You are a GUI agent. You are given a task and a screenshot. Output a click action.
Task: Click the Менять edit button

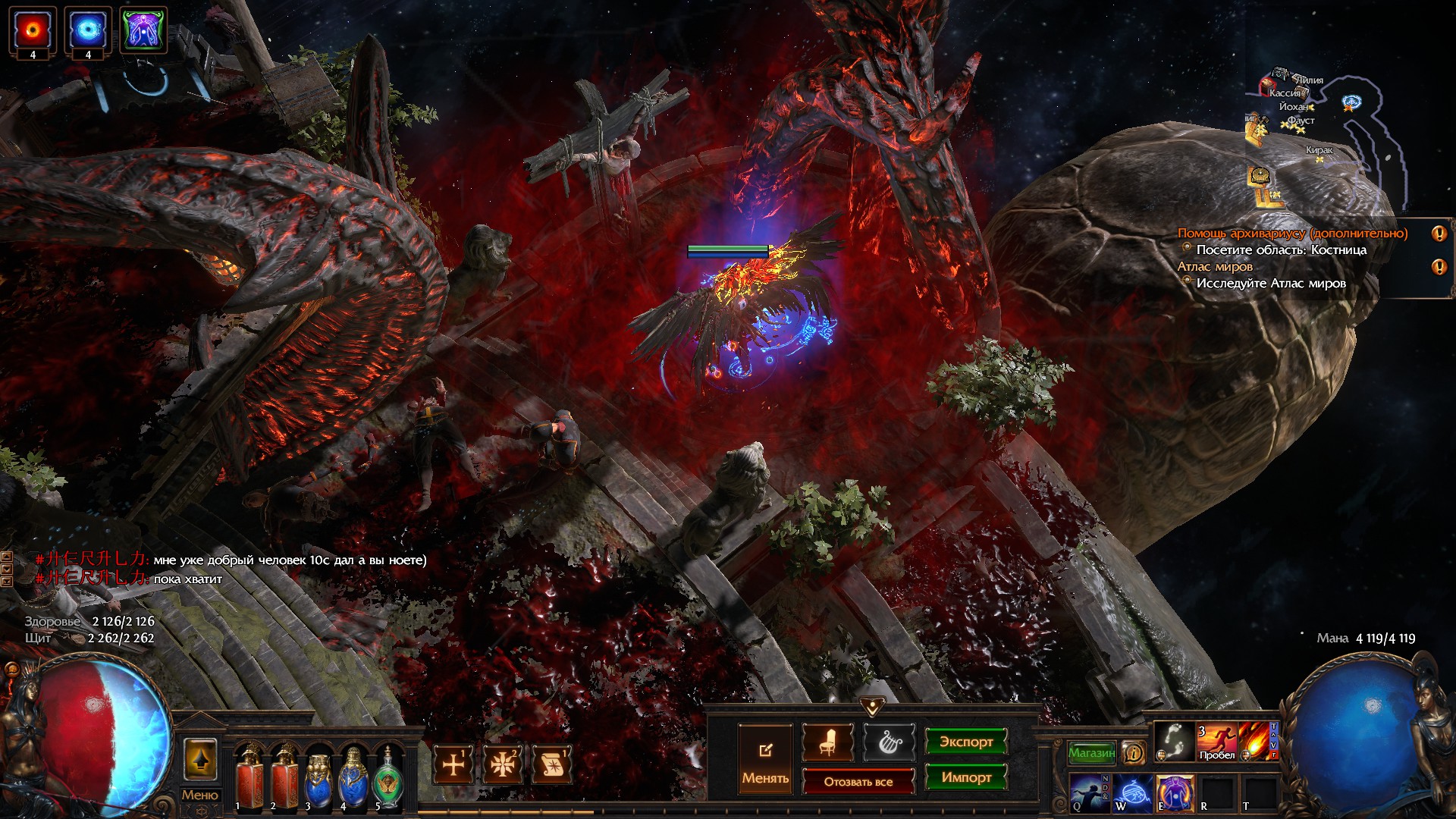pyautogui.click(x=765, y=759)
